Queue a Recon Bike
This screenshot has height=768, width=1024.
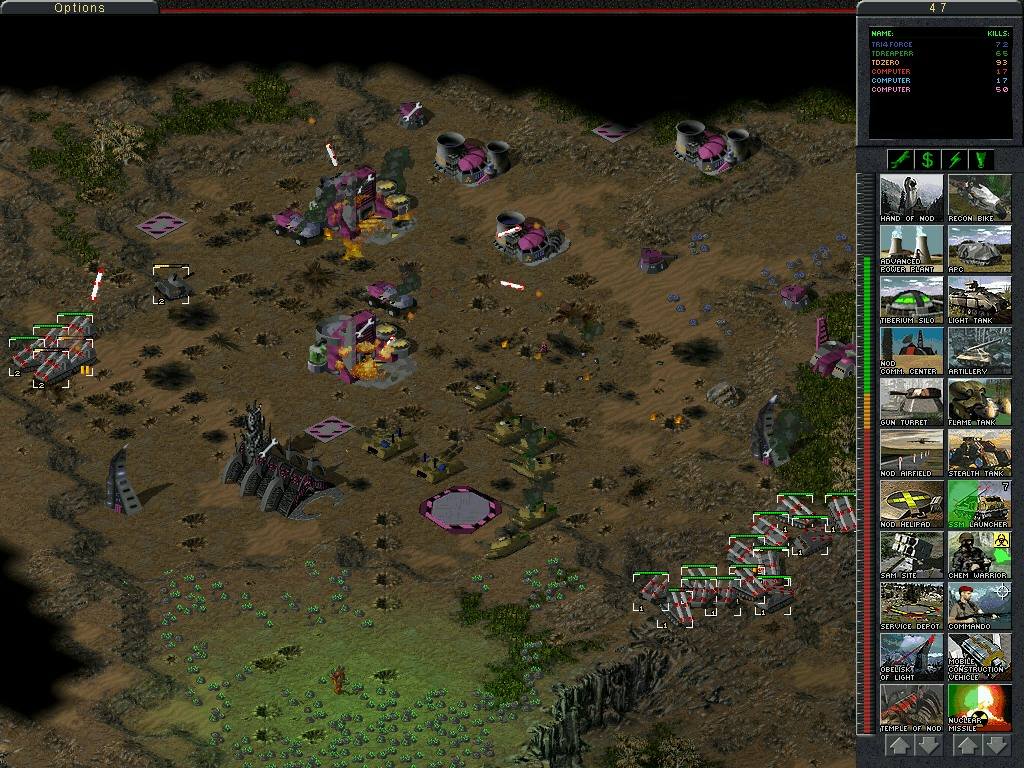(x=979, y=197)
